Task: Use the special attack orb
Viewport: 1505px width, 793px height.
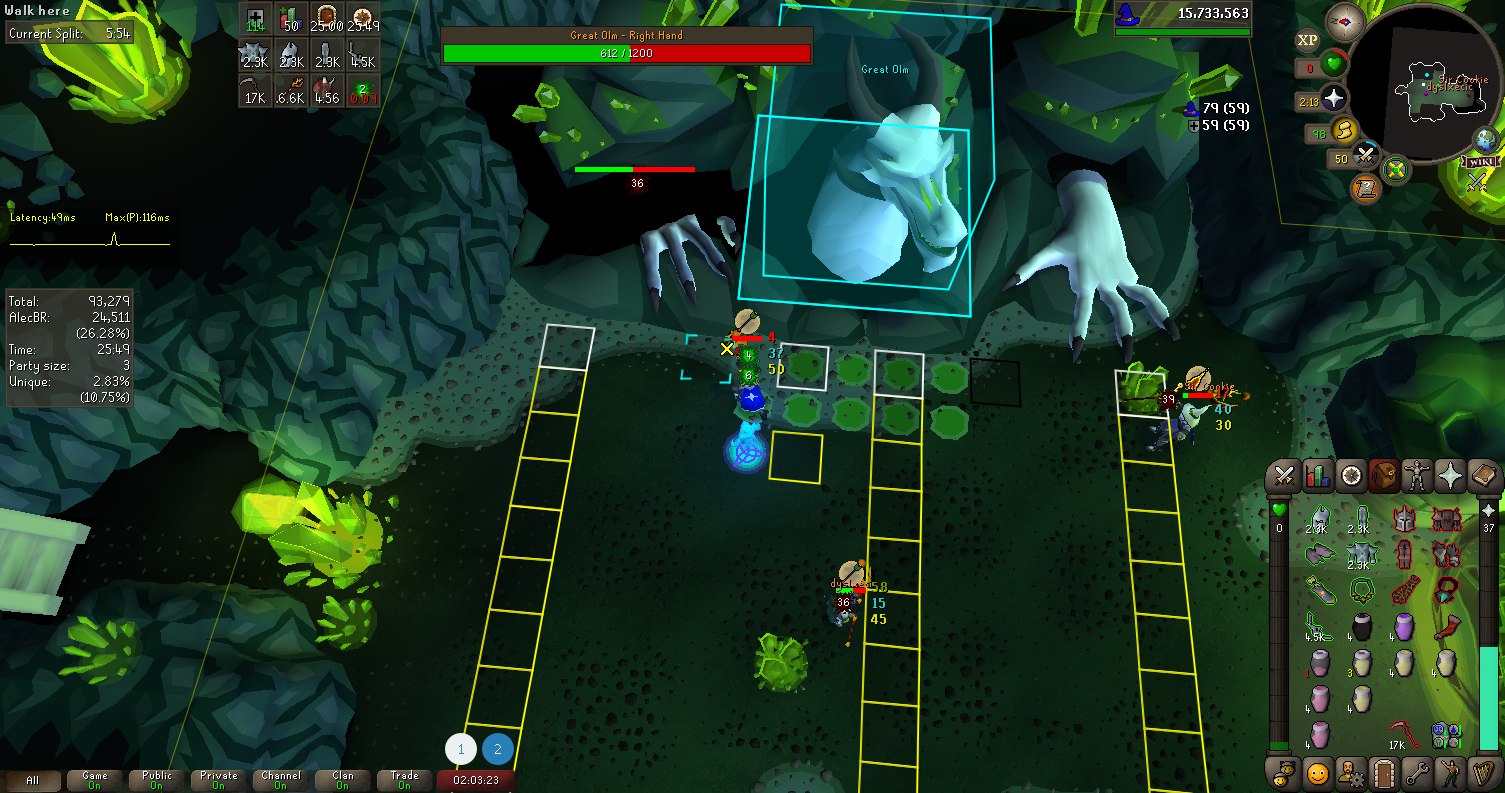Action: (1365, 157)
